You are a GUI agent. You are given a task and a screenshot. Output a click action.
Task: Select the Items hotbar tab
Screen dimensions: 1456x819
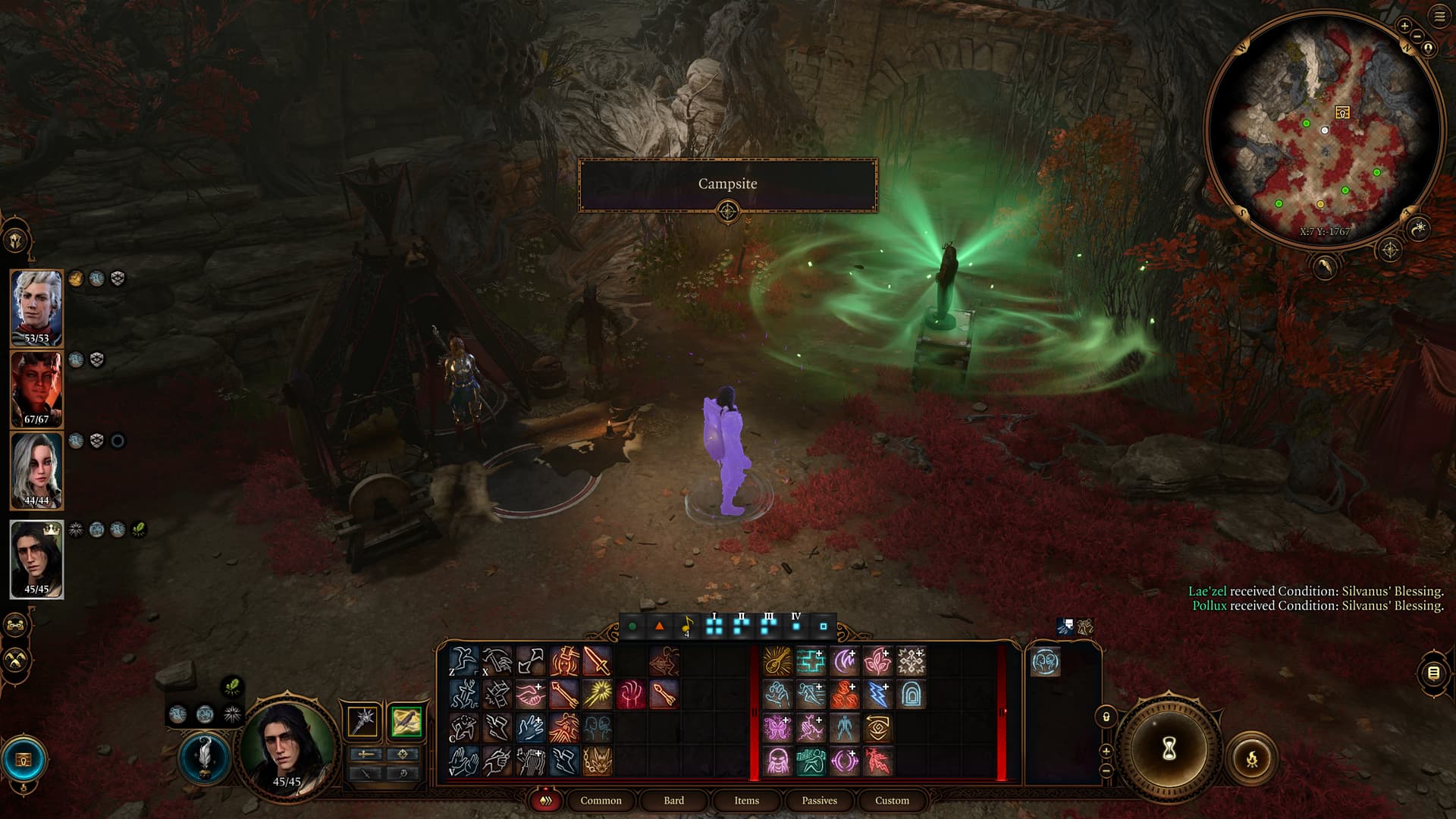coord(746,800)
